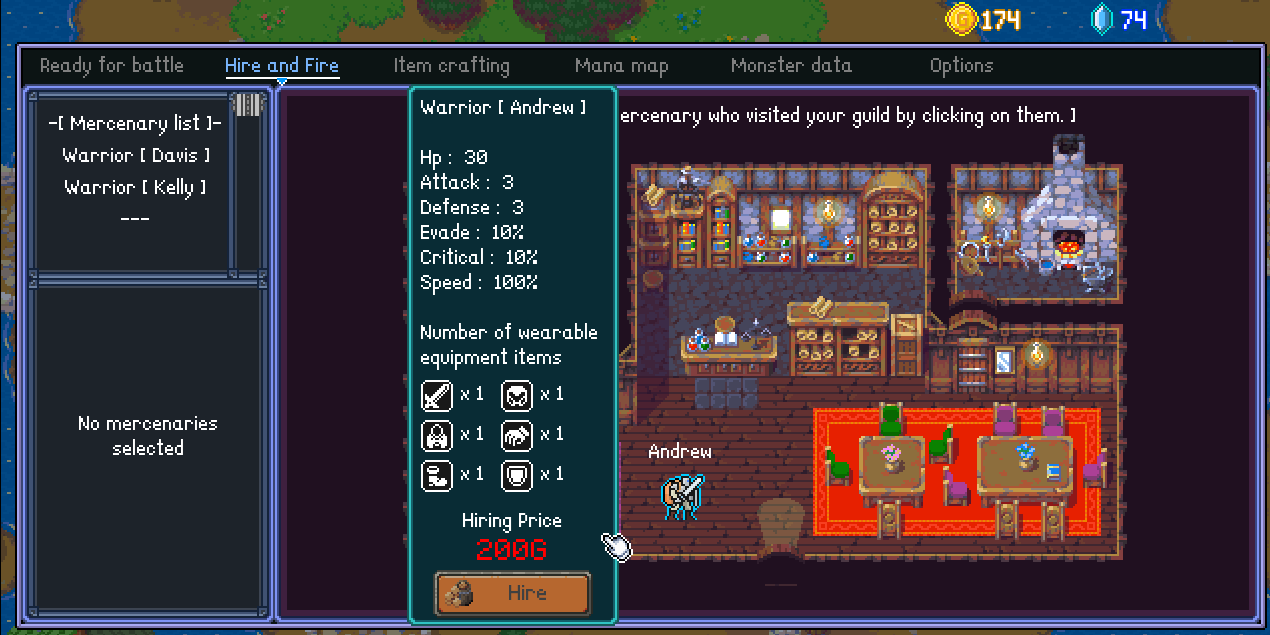Image resolution: width=1270 pixels, height=635 pixels.
Task: Hire the warrior Andrew
Action: tap(512, 593)
